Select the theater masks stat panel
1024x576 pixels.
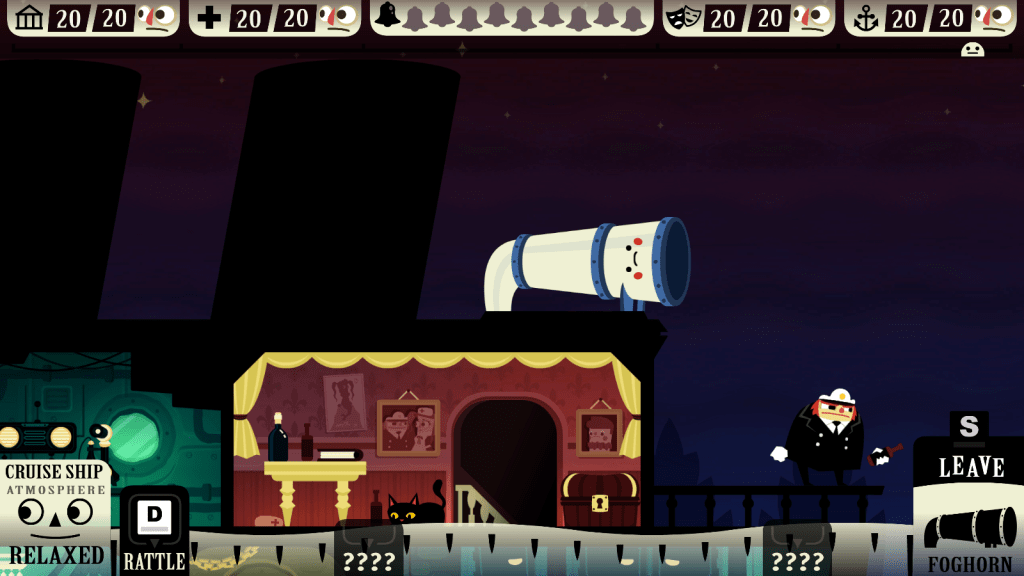click(x=748, y=17)
